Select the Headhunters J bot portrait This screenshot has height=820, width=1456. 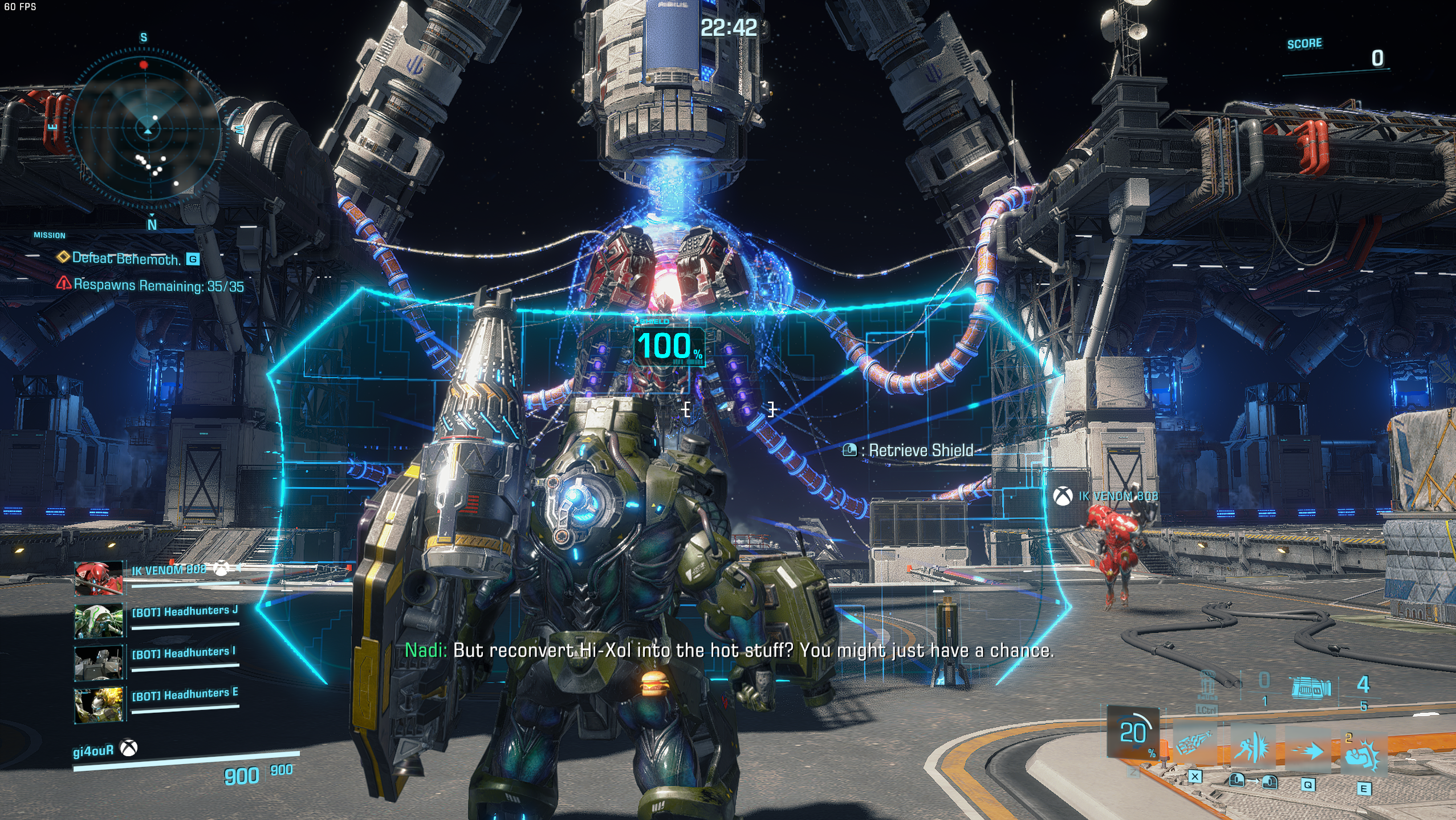(99, 620)
